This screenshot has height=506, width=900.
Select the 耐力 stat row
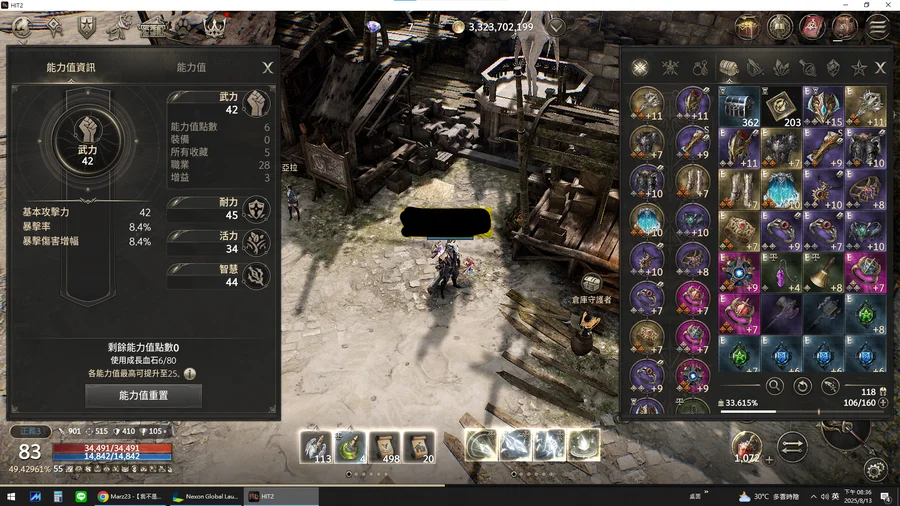[x=220, y=208]
